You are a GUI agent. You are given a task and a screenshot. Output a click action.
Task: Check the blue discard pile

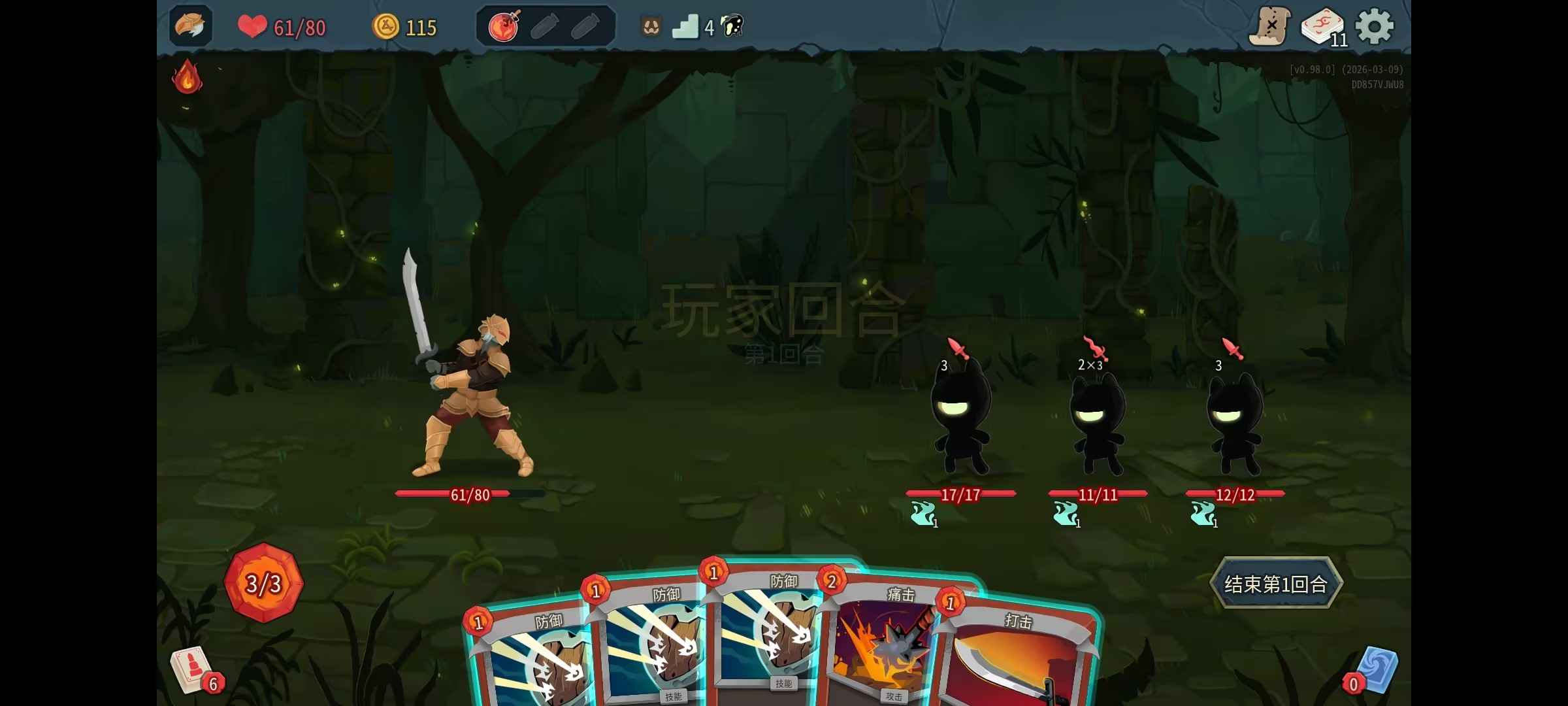pyautogui.click(x=1375, y=671)
